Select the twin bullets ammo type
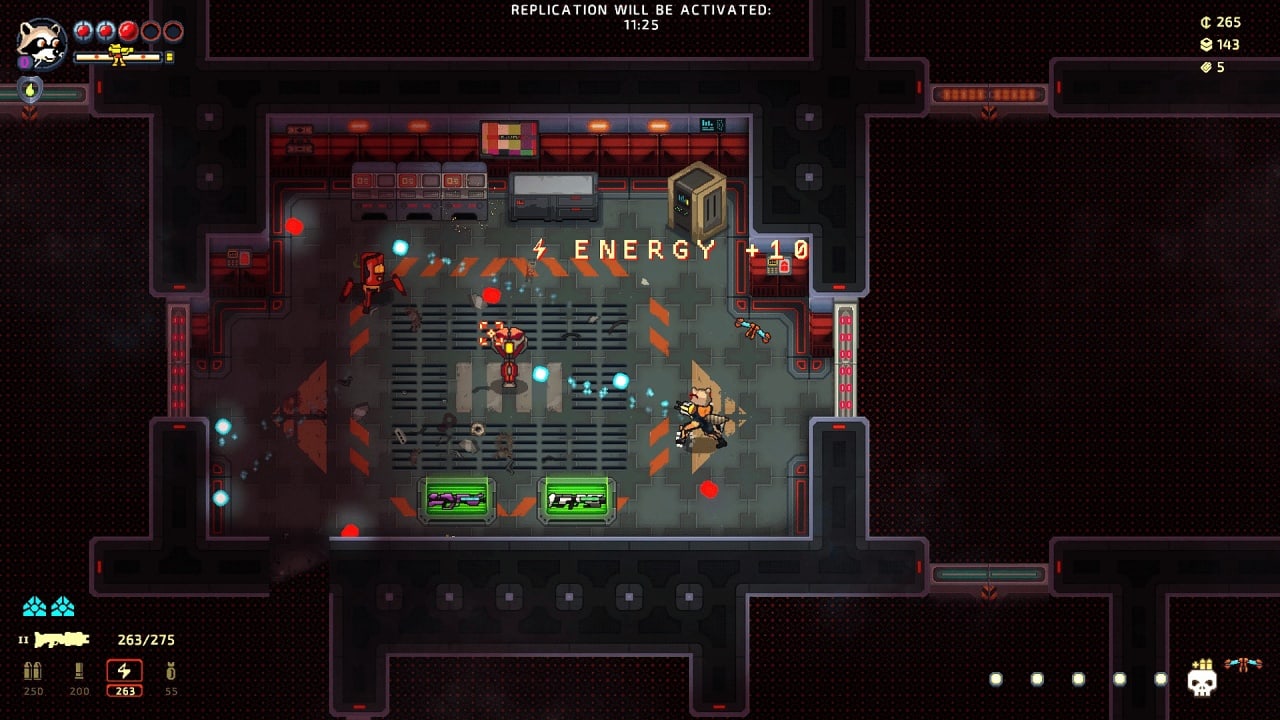 (x=33, y=672)
